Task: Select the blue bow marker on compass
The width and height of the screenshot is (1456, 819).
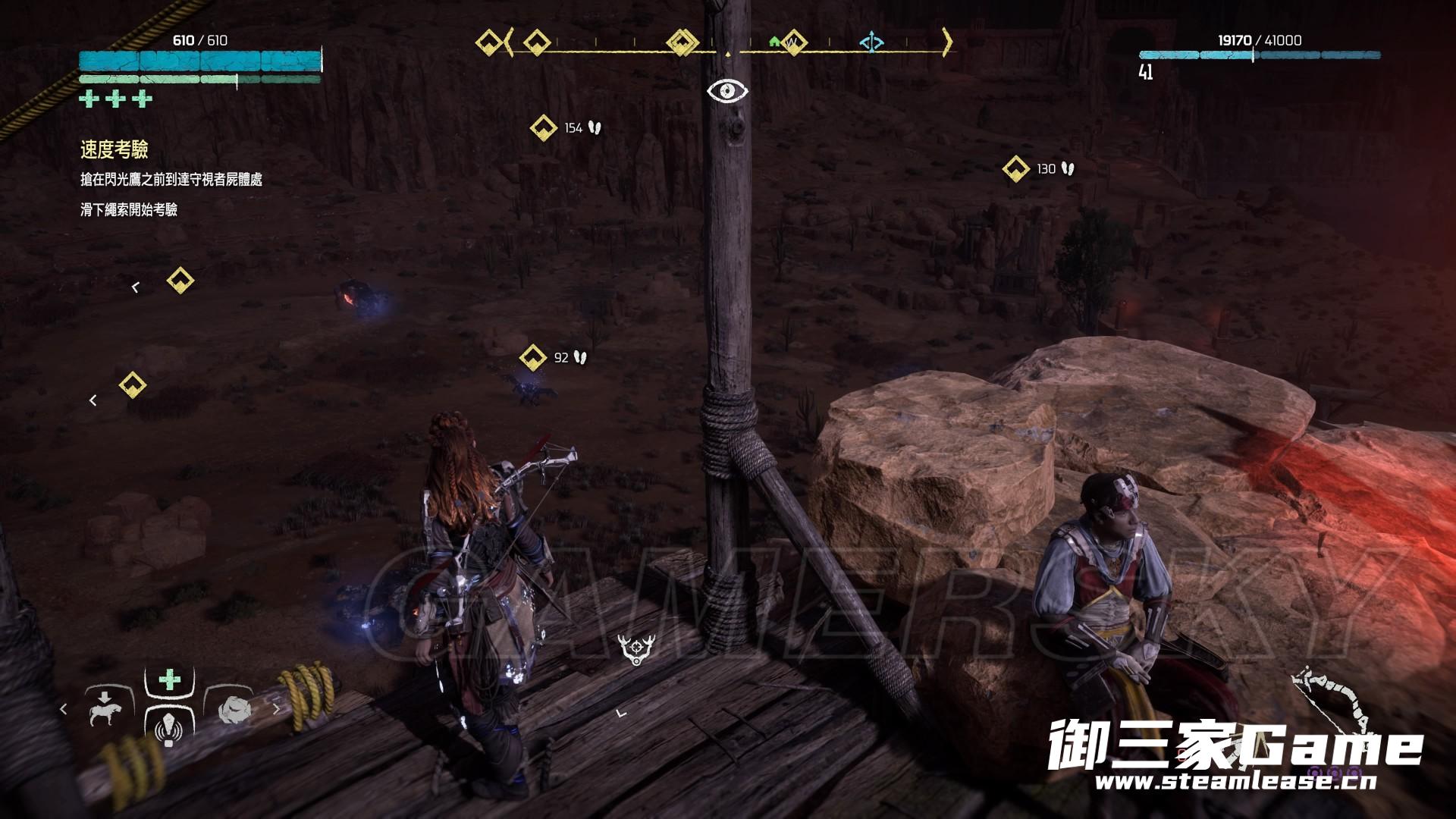Action: (871, 42)
